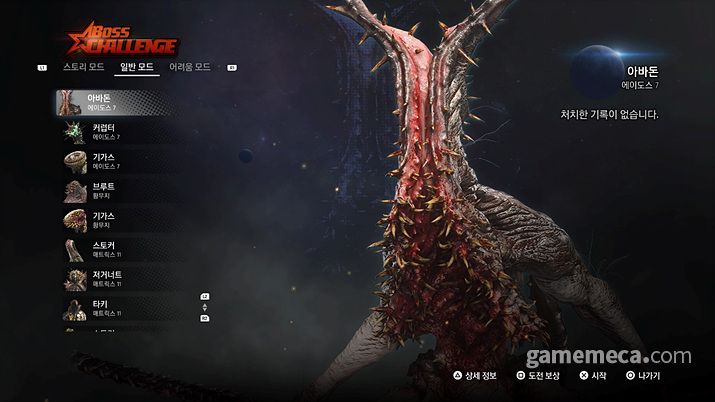The height and width of the screenshot is (402, 715).
Task: Open the 어려움 모드 tab
Action: click(190, 67)
